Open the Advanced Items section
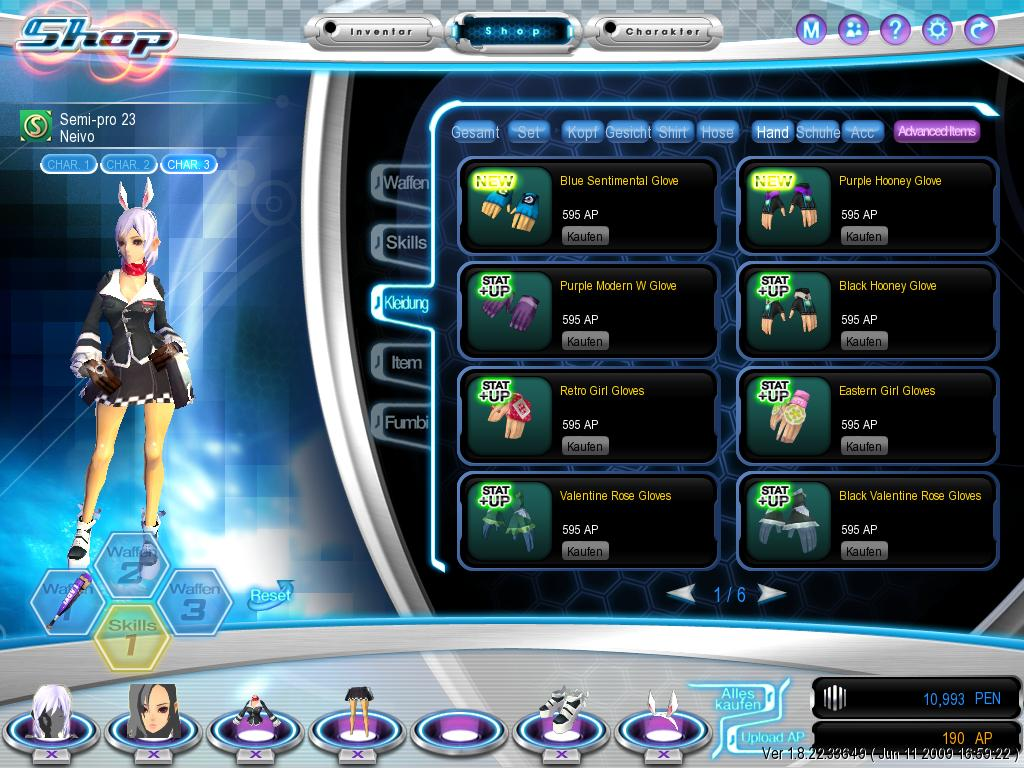Image resolution: width=1024 pixels, height=768 pixels. pos(936,131)
